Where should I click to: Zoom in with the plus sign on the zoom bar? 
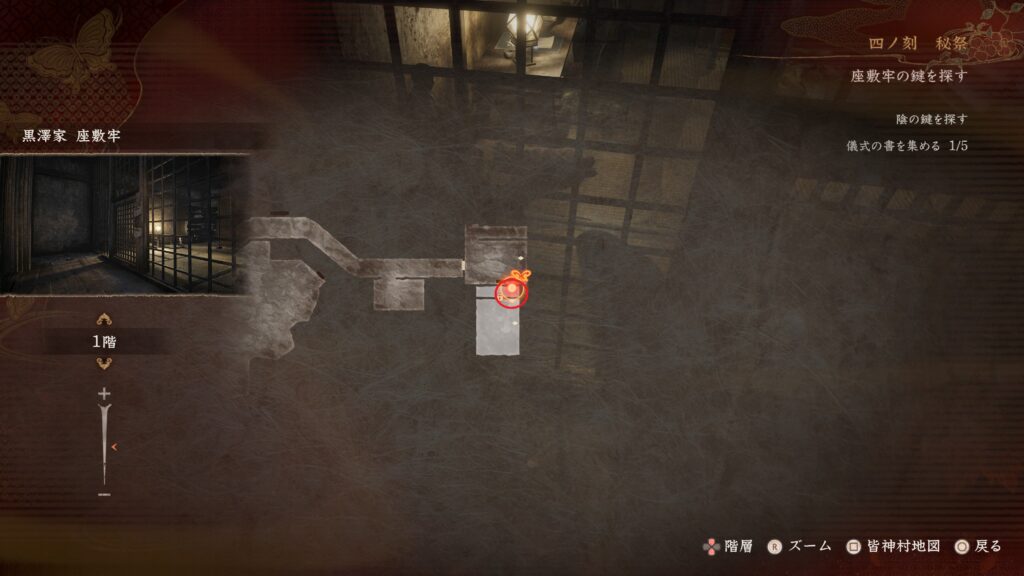point(104,394)
